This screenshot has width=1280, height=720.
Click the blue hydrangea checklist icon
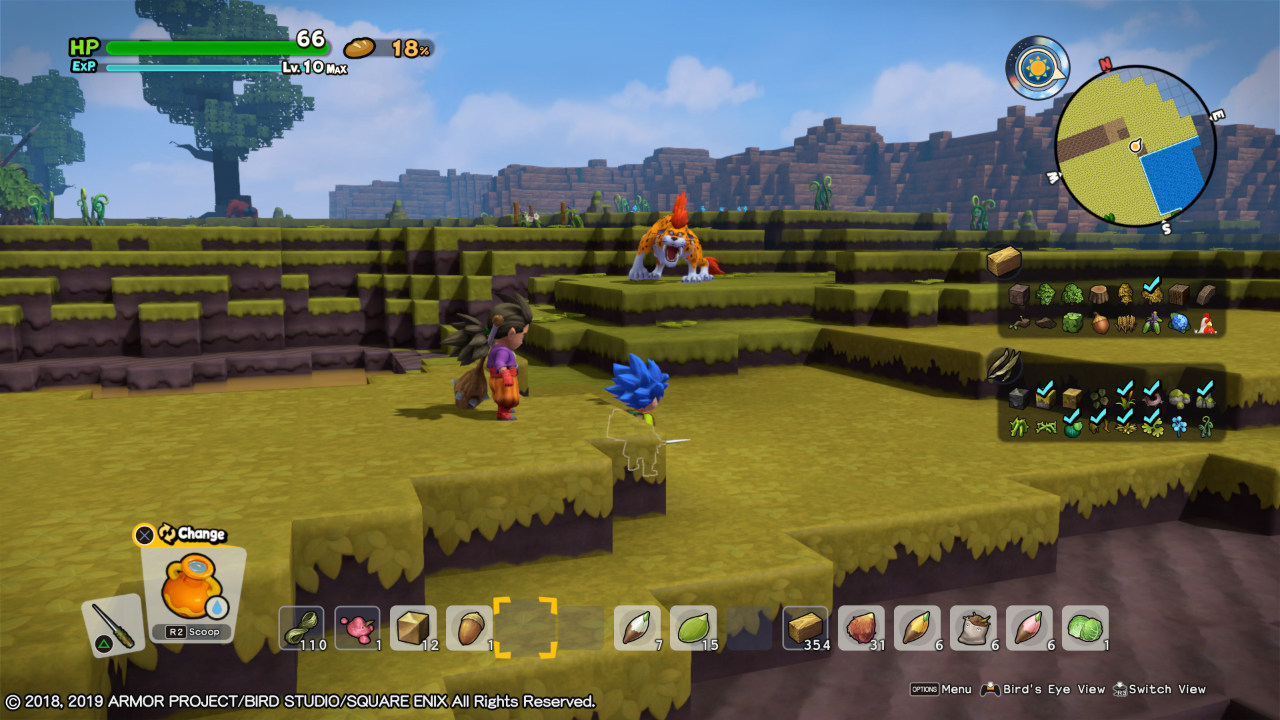coord(1178,324)
